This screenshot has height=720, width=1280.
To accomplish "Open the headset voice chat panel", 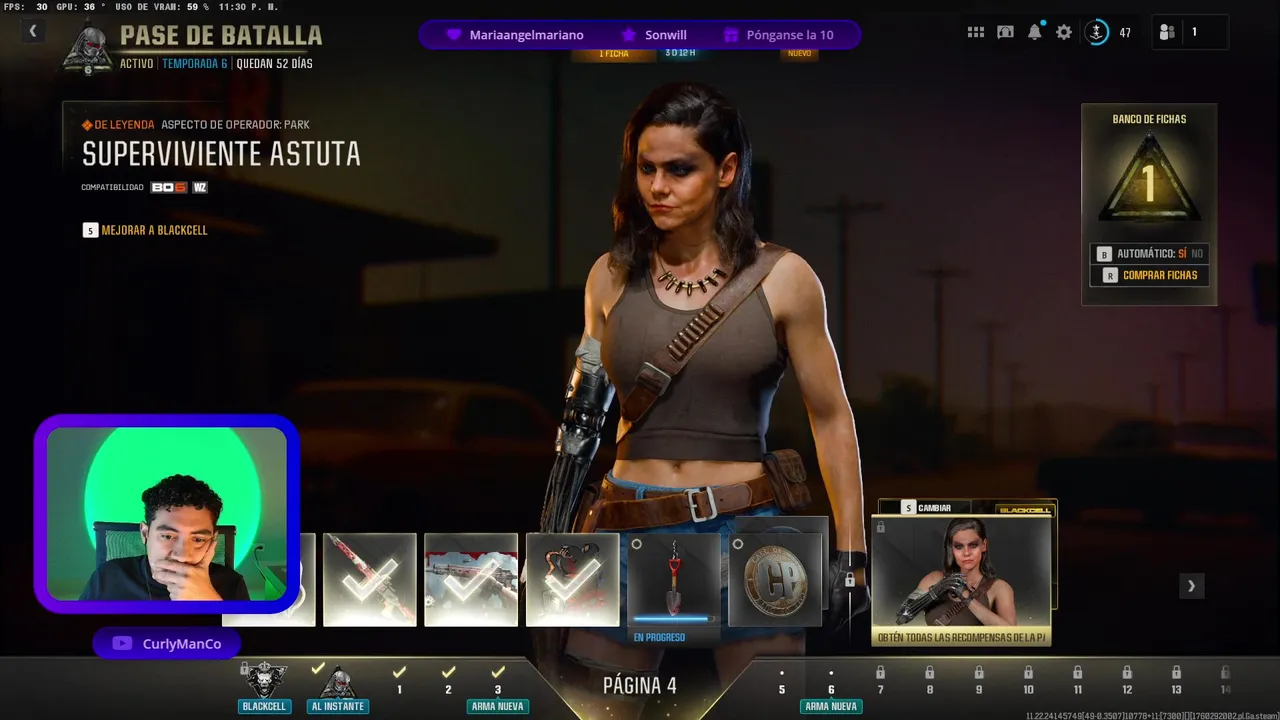I will (x=1005, y=32).
